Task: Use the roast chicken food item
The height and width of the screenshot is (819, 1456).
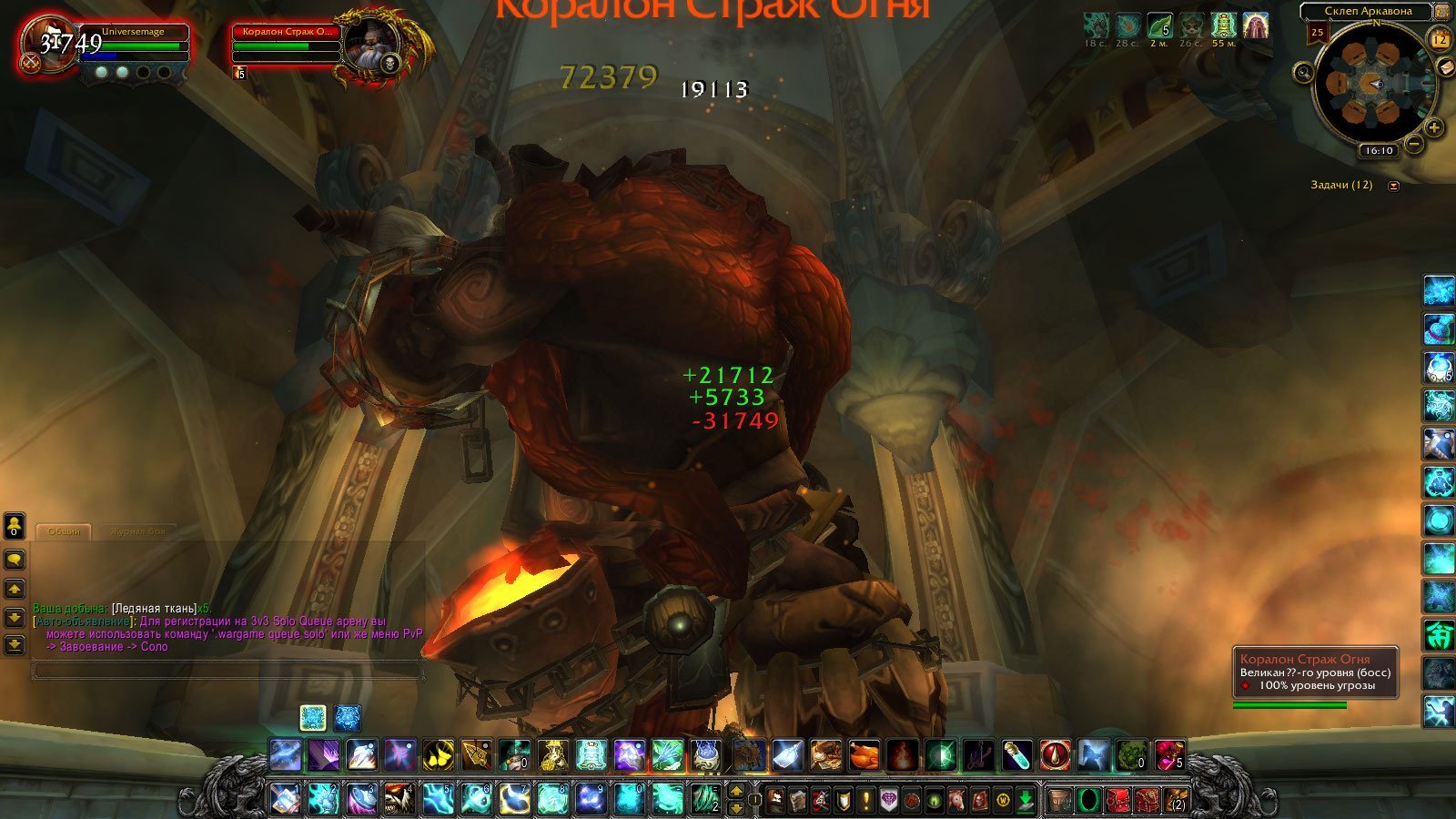Action: tap(864, 755)
